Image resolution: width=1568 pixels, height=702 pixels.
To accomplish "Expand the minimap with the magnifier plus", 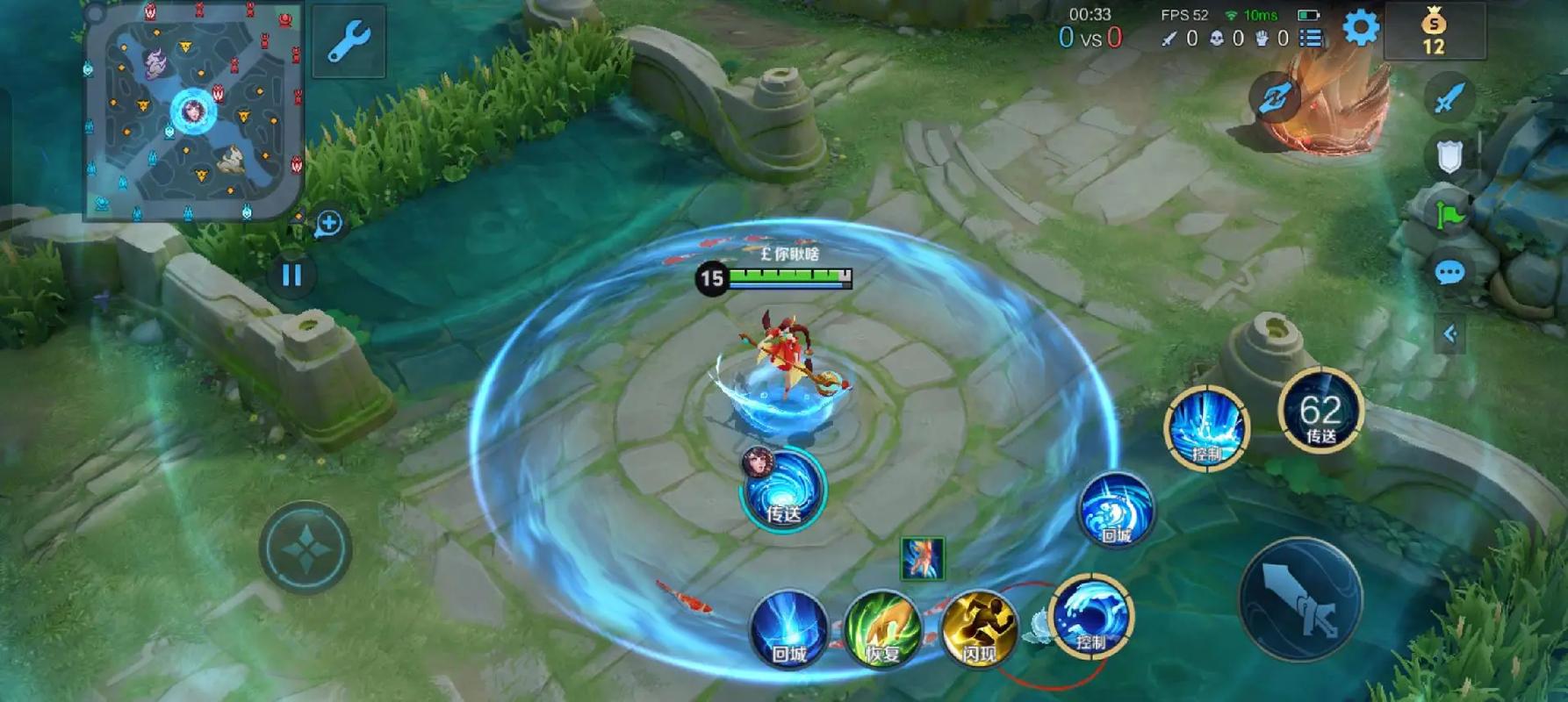I will coord(329,223).
